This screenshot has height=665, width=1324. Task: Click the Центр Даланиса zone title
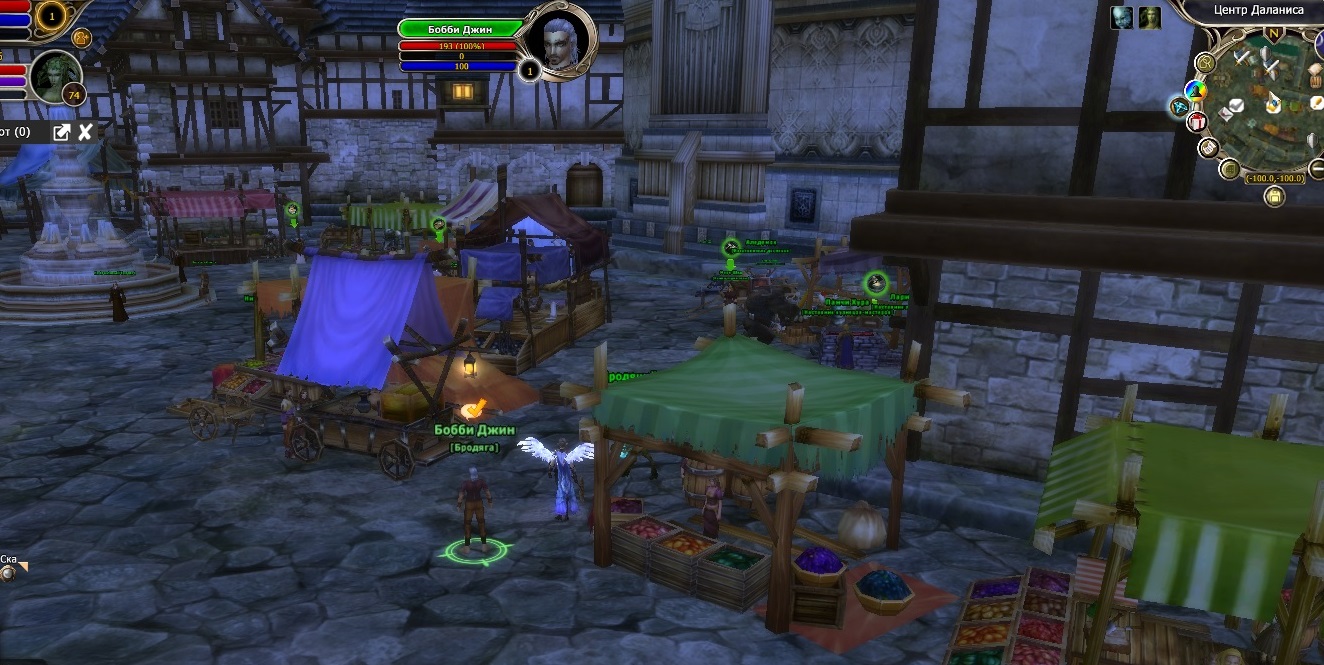click(x=1258, y=10)
